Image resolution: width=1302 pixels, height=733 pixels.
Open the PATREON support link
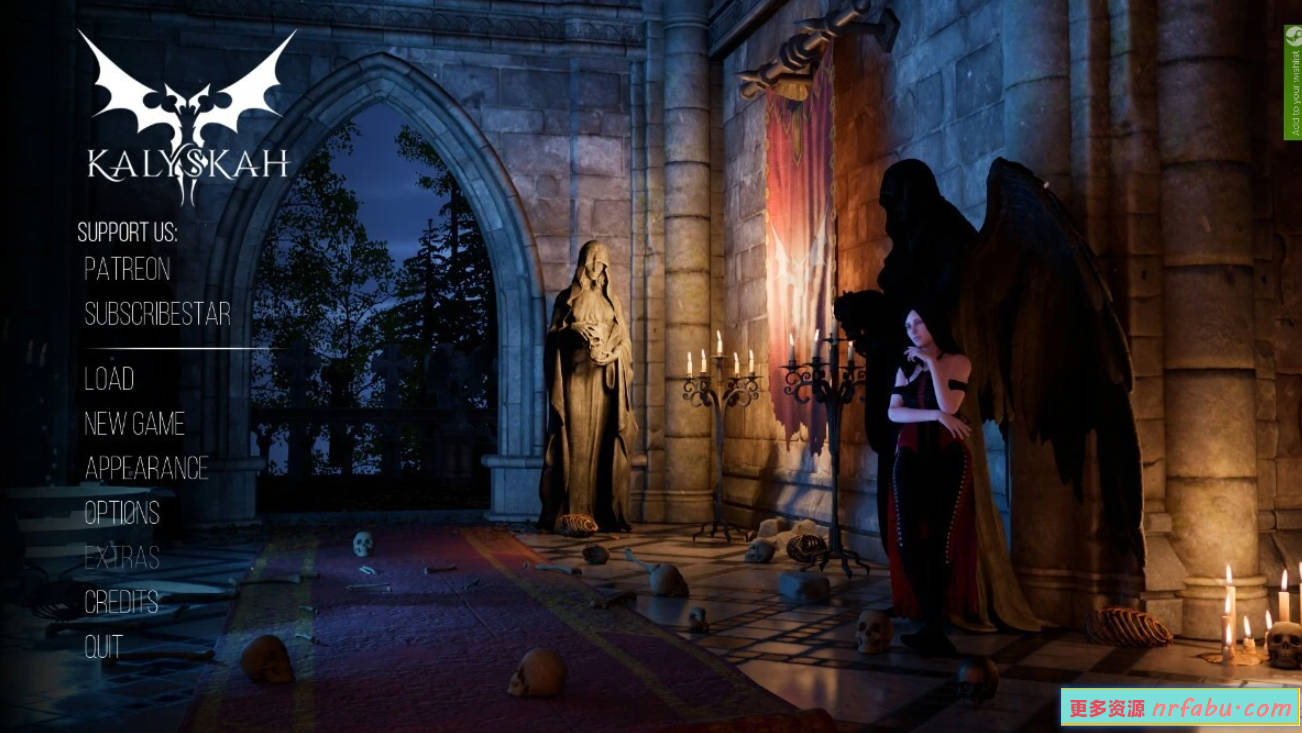pos(127,270)
